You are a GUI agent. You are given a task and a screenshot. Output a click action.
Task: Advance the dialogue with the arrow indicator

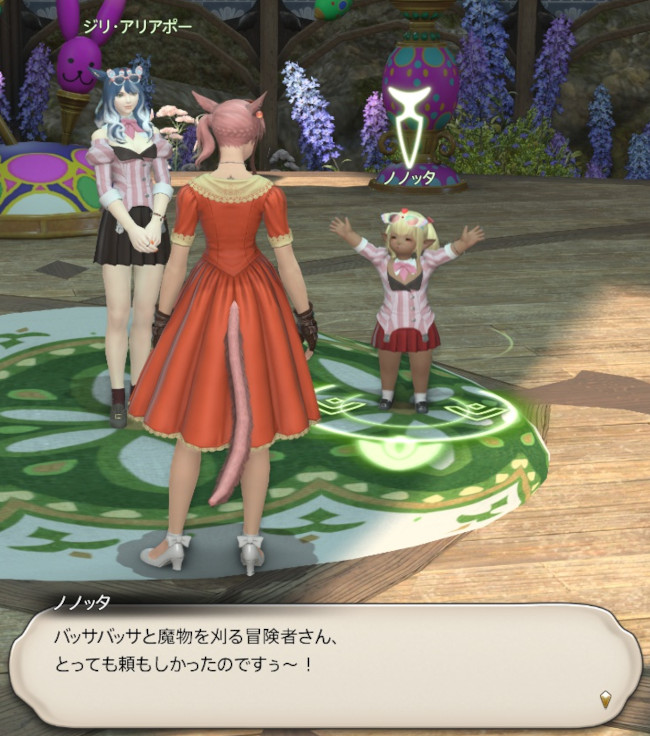click(605, 698)
